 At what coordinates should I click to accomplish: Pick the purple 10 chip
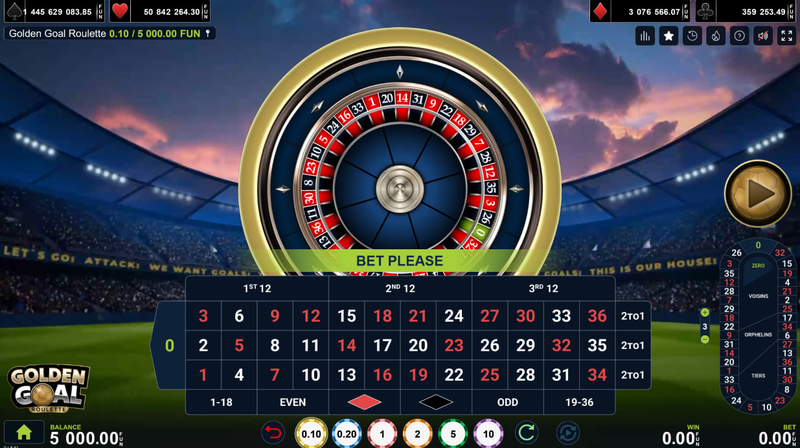[x=487, y=434]
